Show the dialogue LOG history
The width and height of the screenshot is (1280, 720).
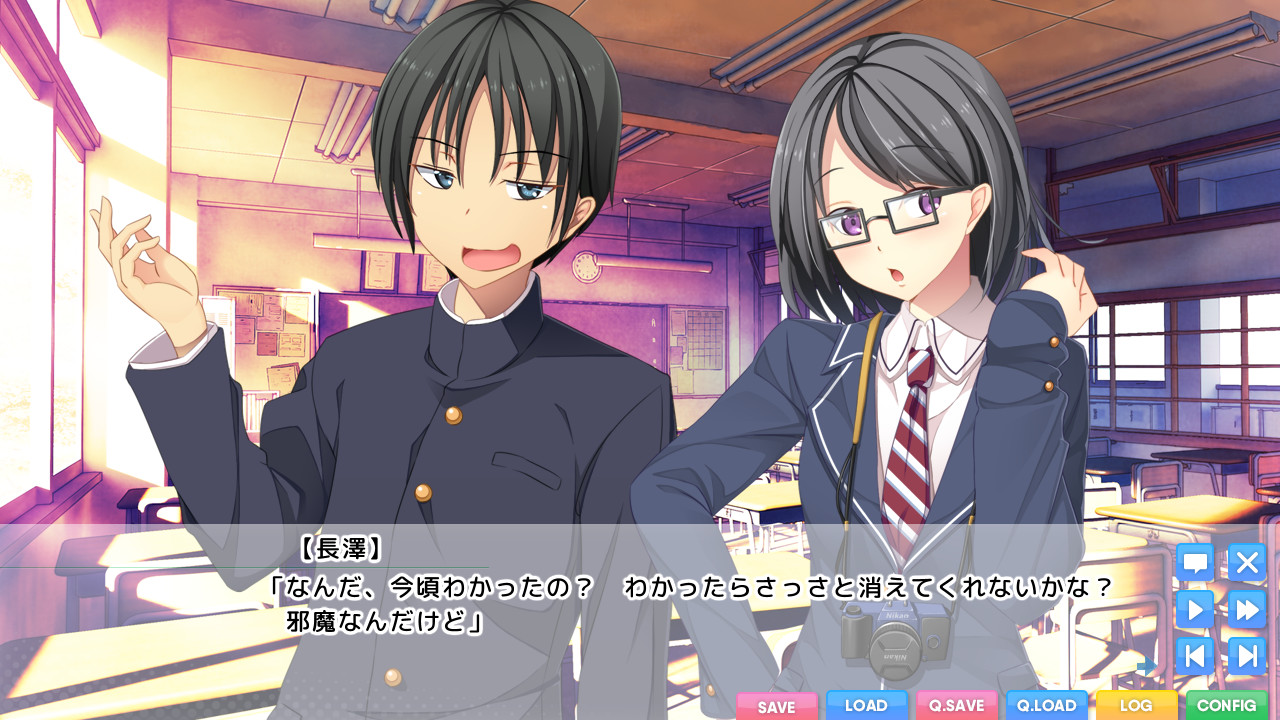[1136, 705]
